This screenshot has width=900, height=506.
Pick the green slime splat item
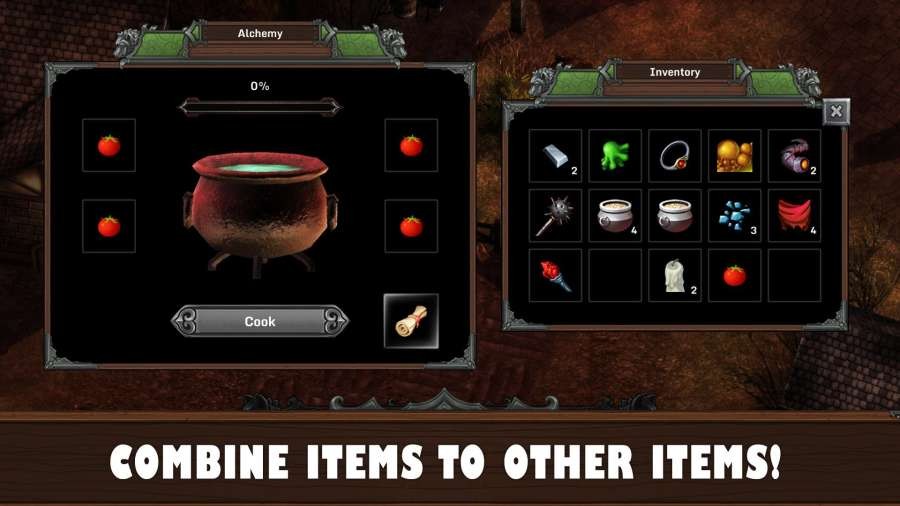coord(614,156)
